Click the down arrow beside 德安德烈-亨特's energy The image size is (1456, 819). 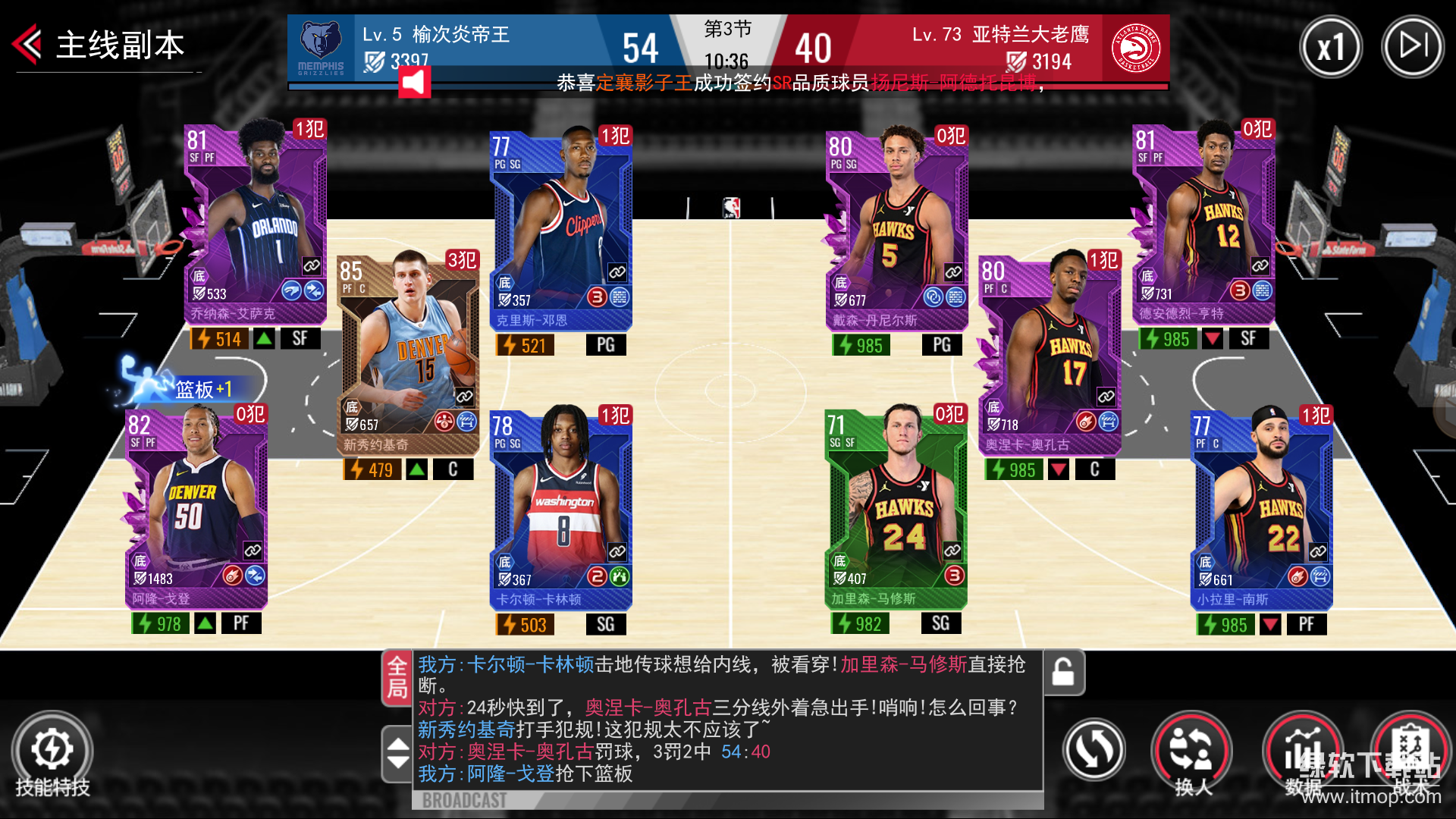pyautogui.click(x=1212, y=339)
